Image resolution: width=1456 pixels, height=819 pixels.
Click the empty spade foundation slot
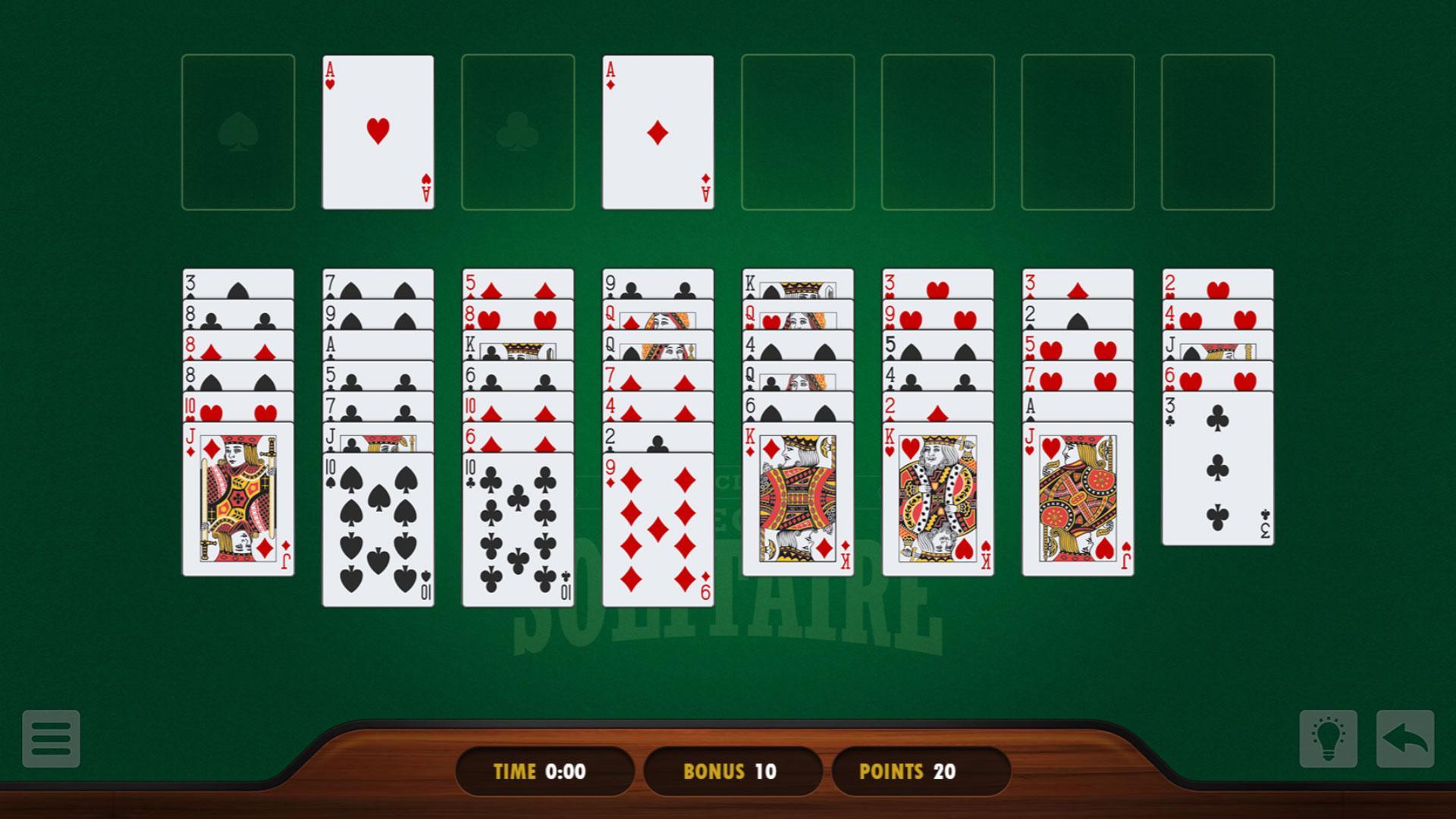tap(239, 130)
